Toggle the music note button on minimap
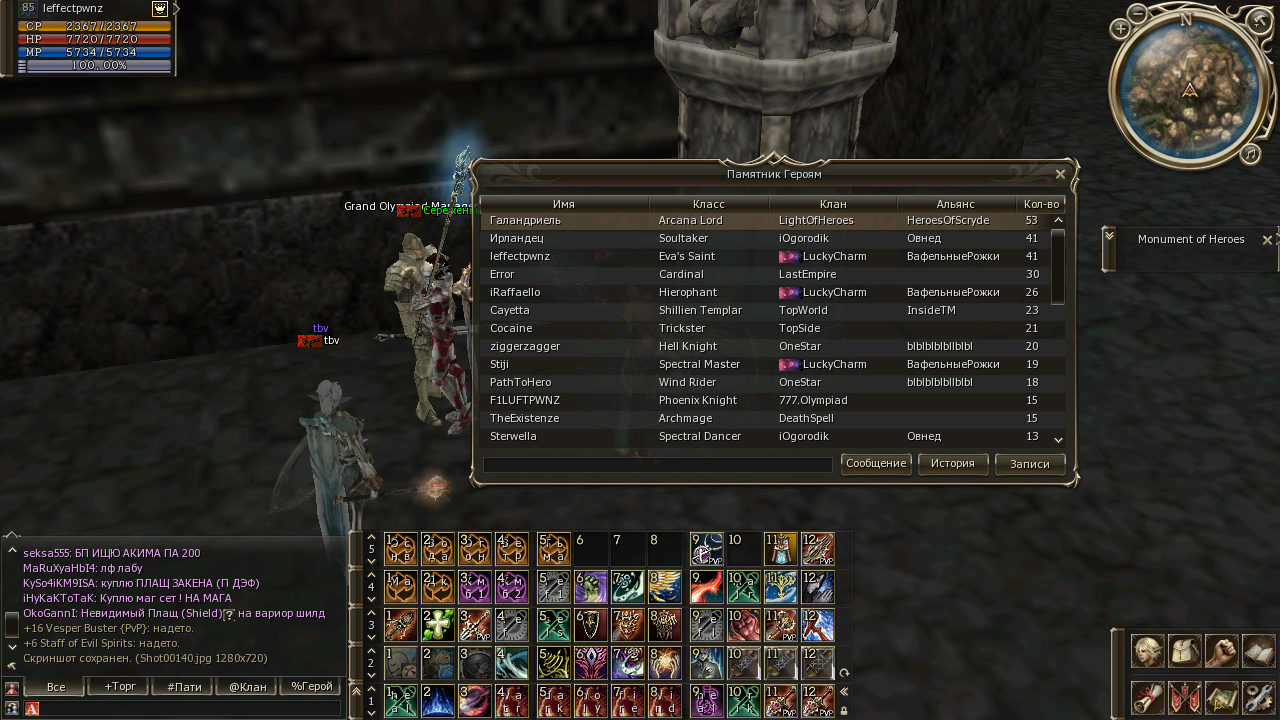 (x=1250, y=153)
